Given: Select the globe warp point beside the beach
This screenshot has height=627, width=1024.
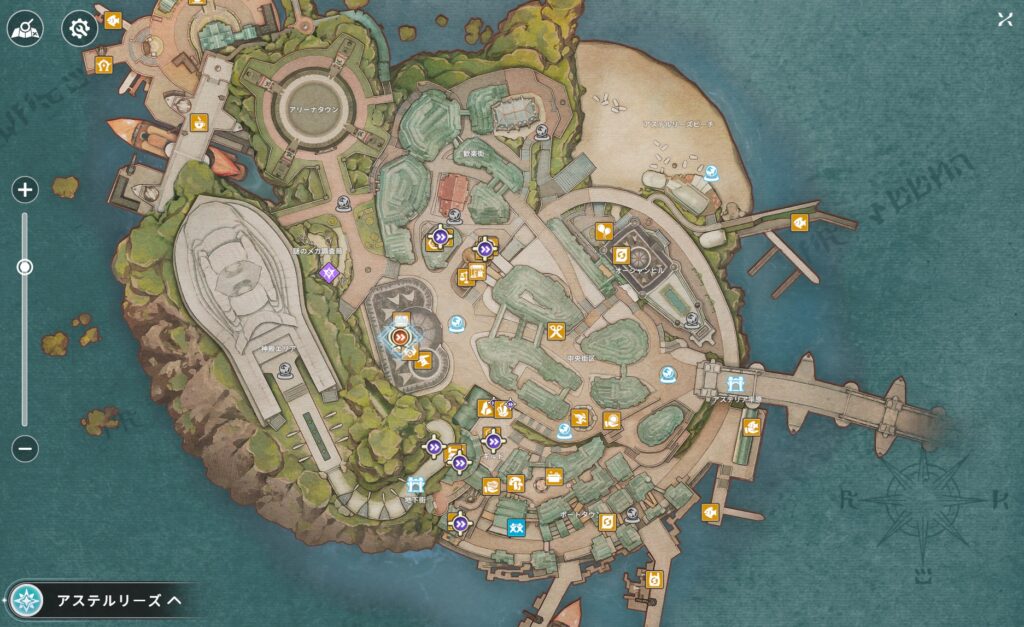Looking at the screenshot, I should click(711, 173).
